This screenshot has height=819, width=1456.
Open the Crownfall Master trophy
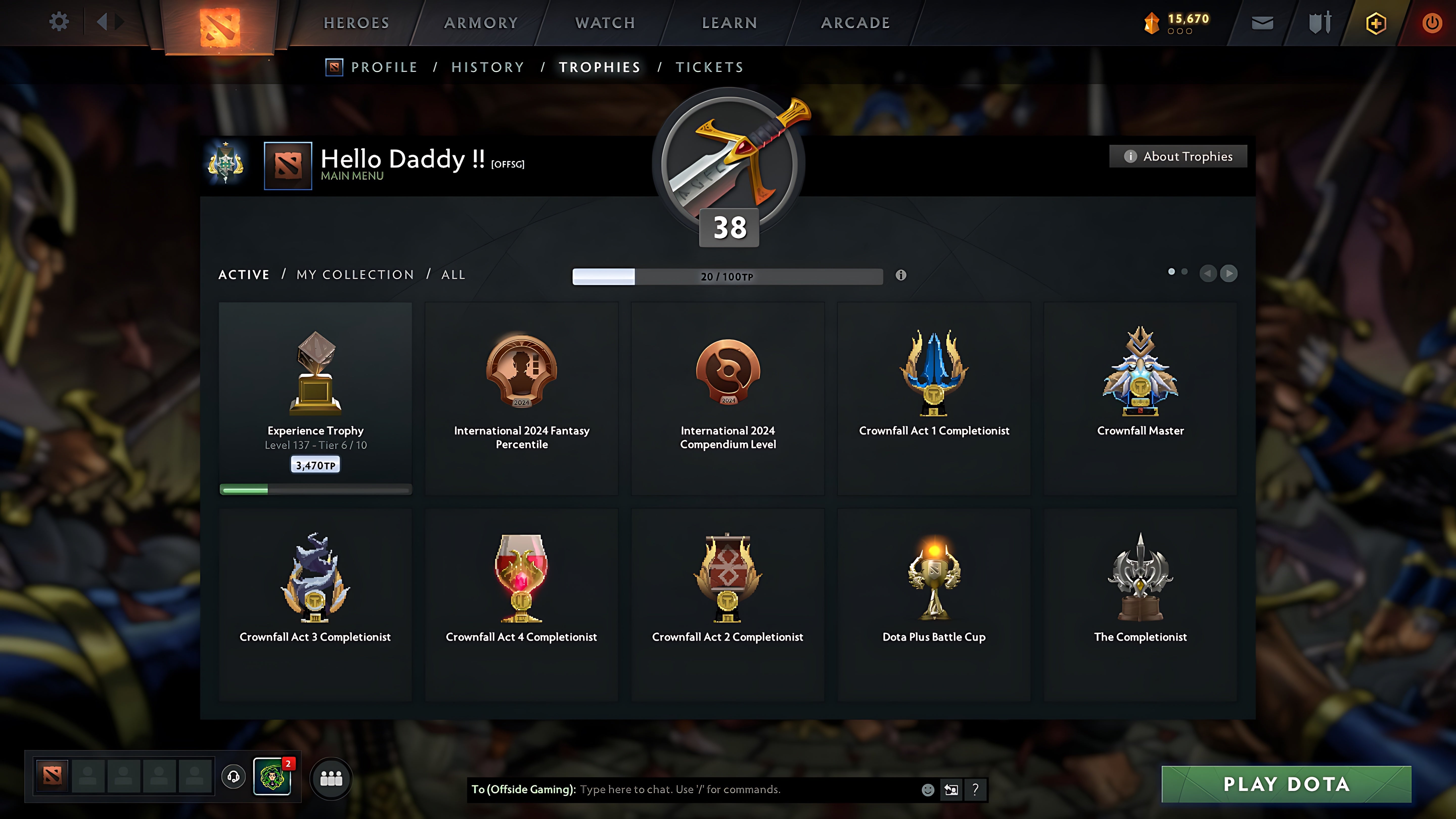pyautogui.click(x=1140, y=398)
